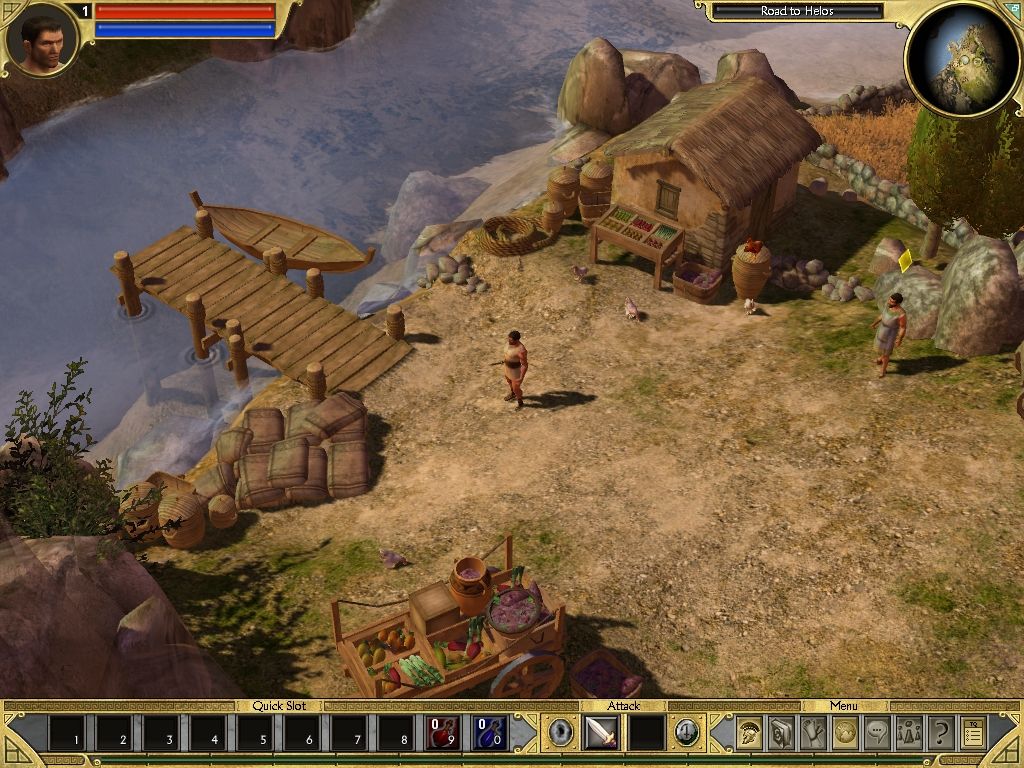
Task: Select quick slot number 1
Action: (69, 733)
